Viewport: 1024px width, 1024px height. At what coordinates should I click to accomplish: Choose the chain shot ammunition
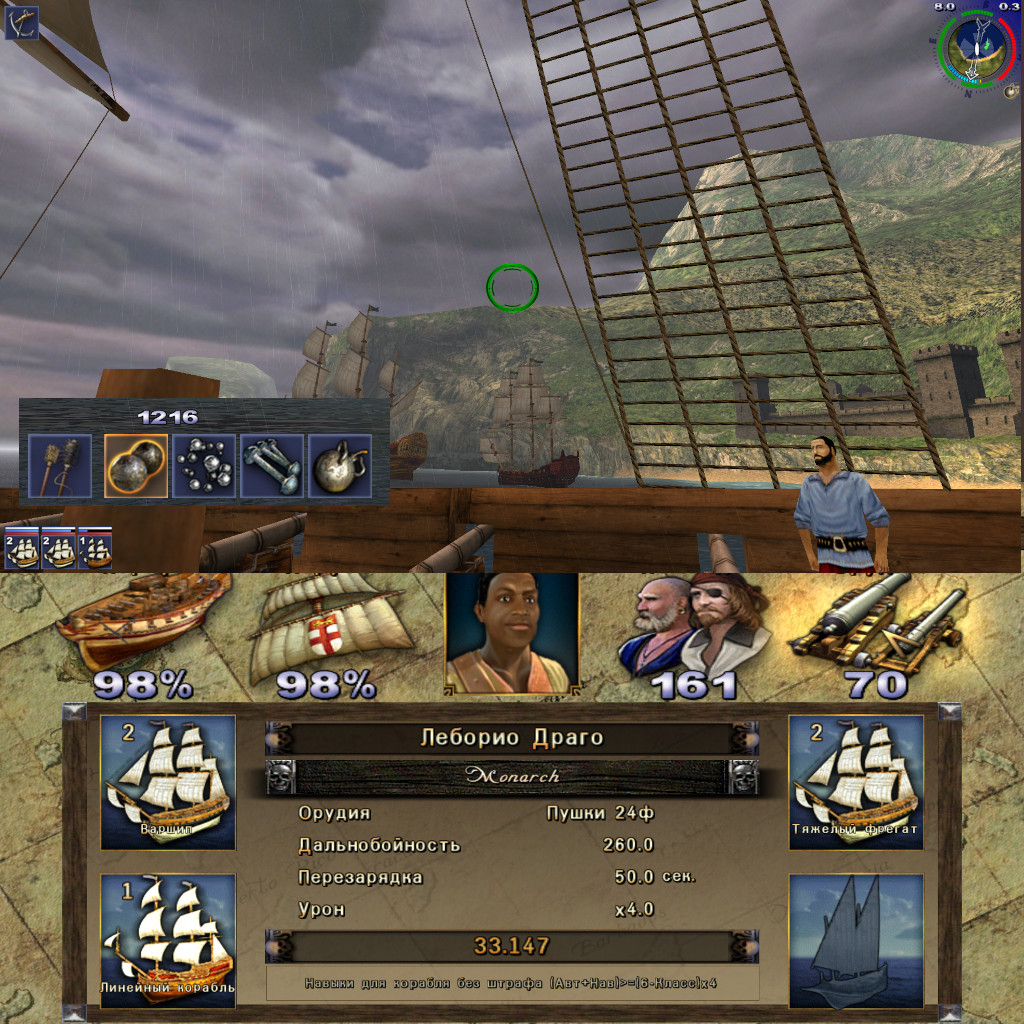(272, 466)
